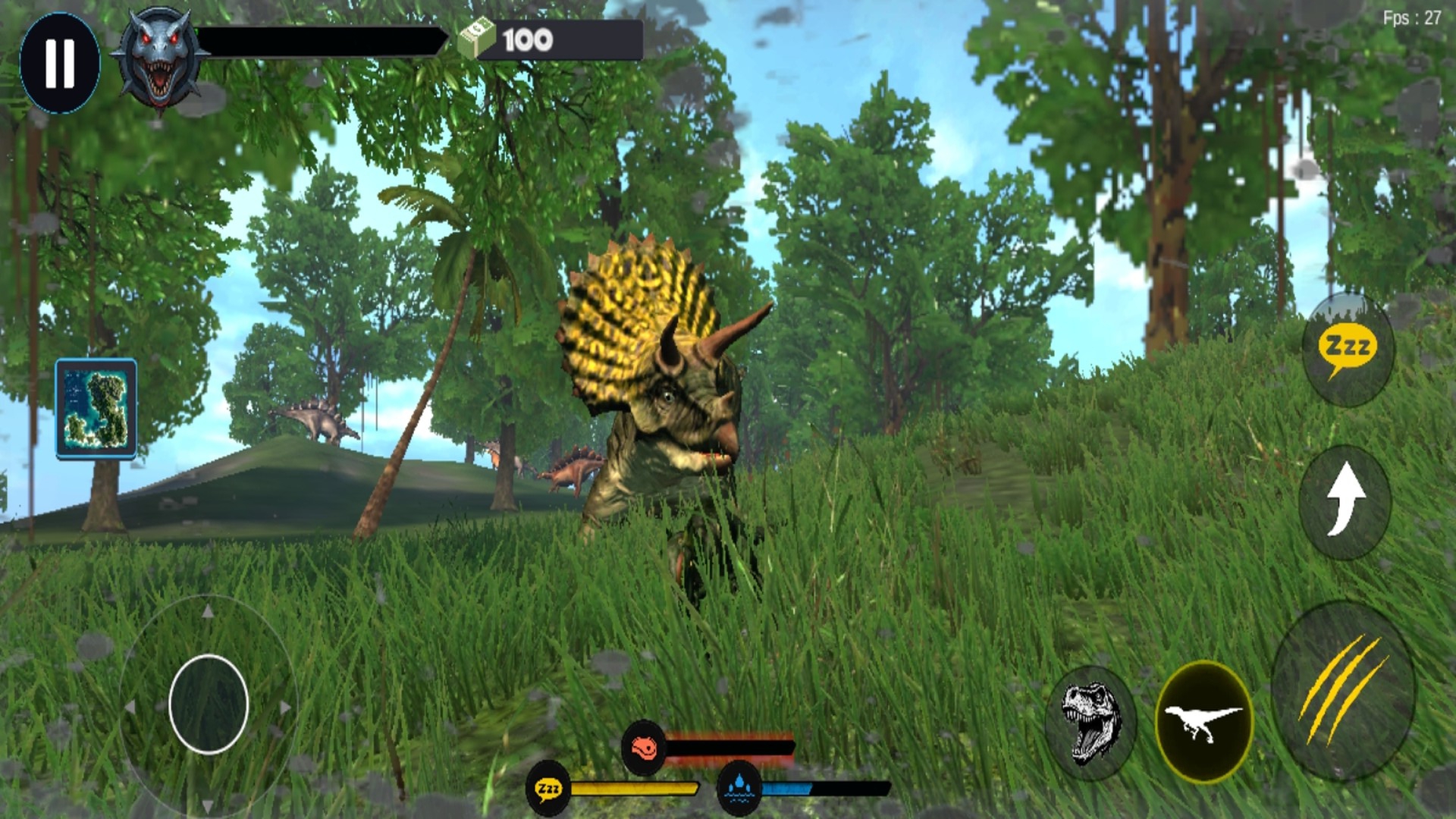Open the island minimap
Screen dimensions: 1456x819
(96, 409)
